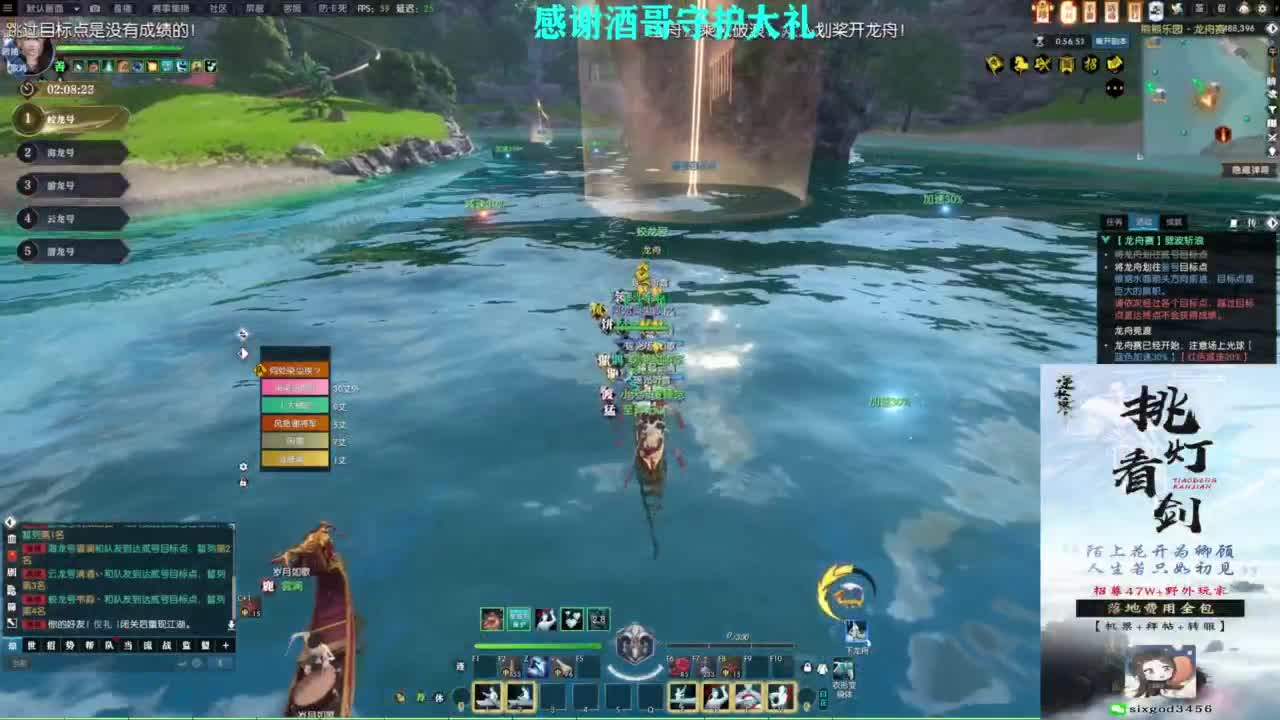Select the 社区 item in the top menu bar
The image size is (1280, 720).
coord(219,8)
